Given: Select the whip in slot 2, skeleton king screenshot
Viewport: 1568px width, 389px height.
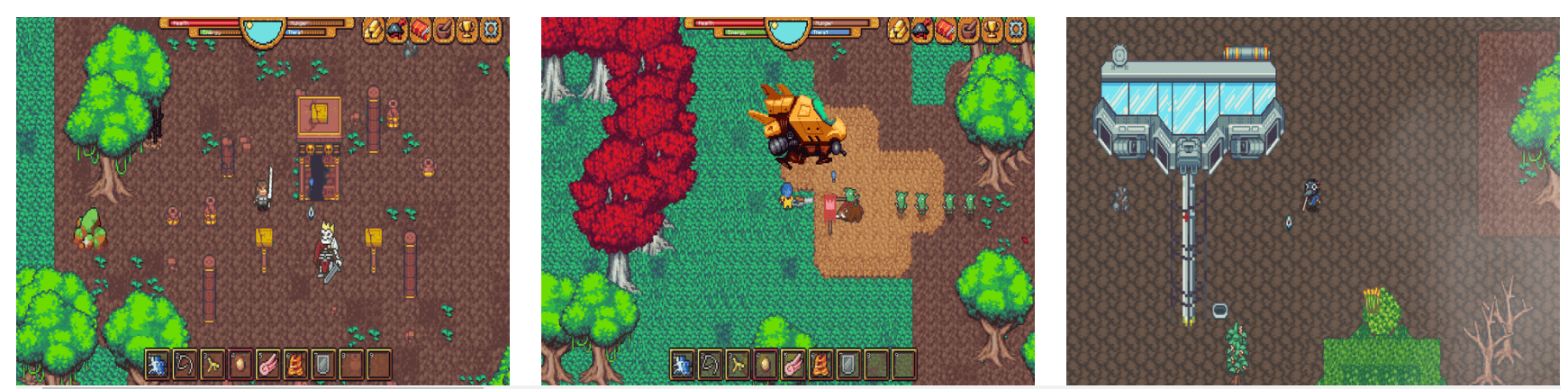Looking at the screenshot, I should point(185,364).
